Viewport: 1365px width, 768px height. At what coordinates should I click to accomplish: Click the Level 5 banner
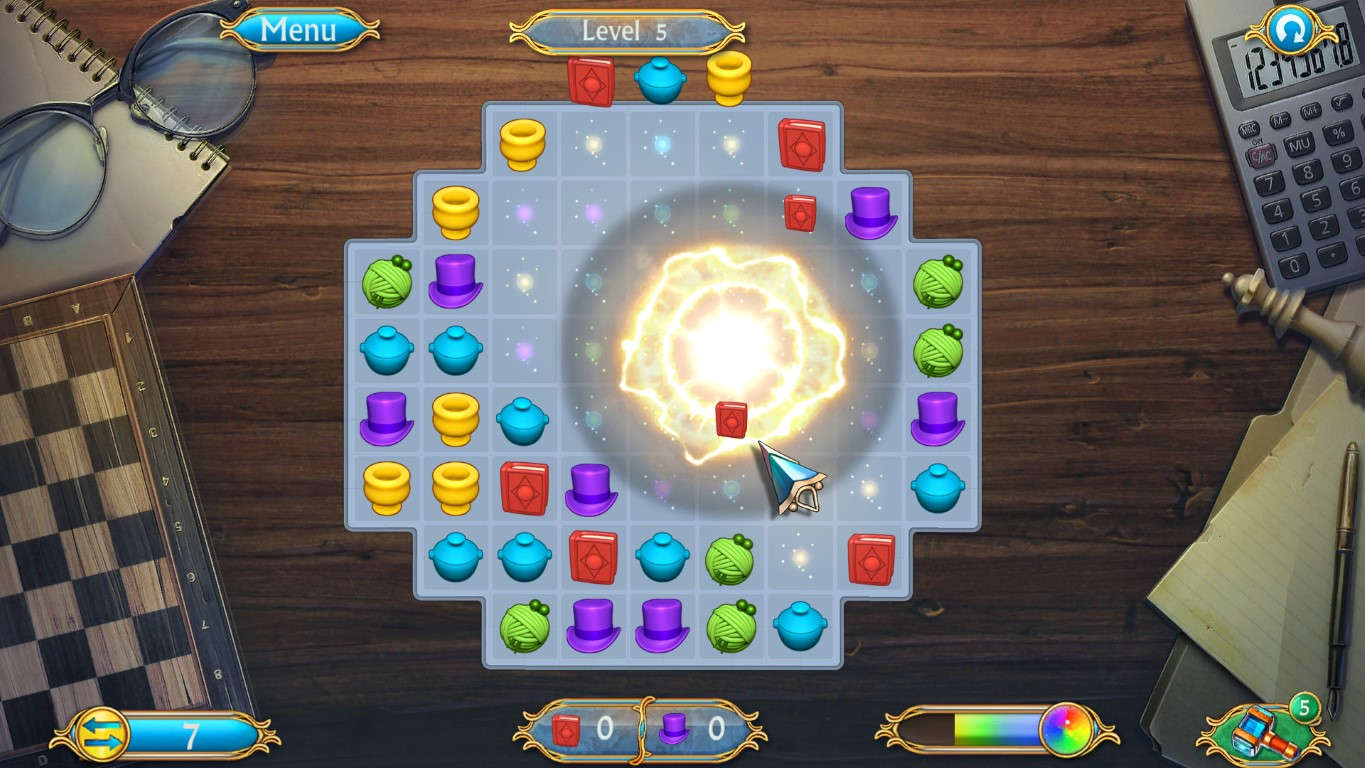click(627, 31)
